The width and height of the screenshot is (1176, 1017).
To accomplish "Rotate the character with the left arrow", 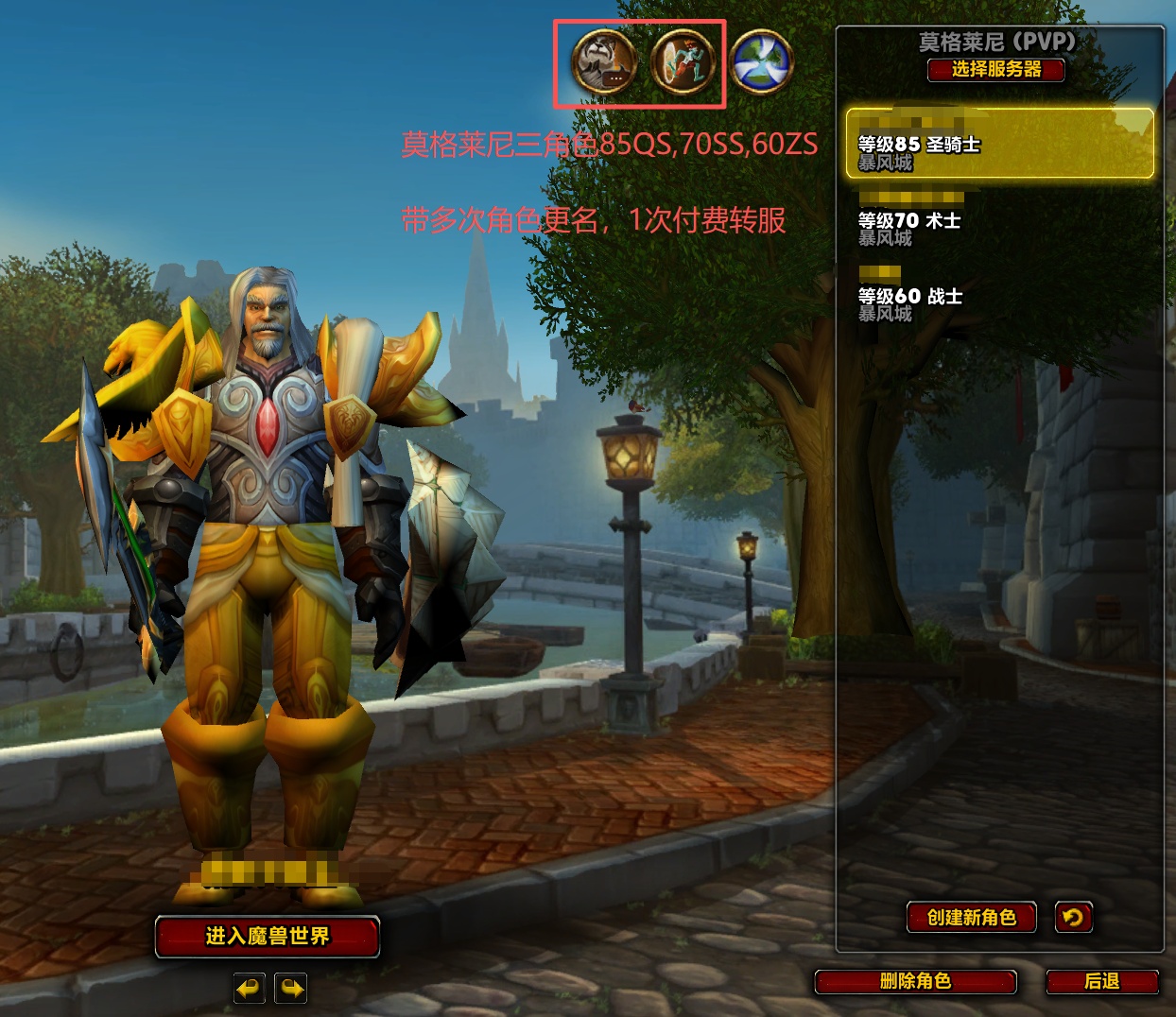I will pos(250,989).
